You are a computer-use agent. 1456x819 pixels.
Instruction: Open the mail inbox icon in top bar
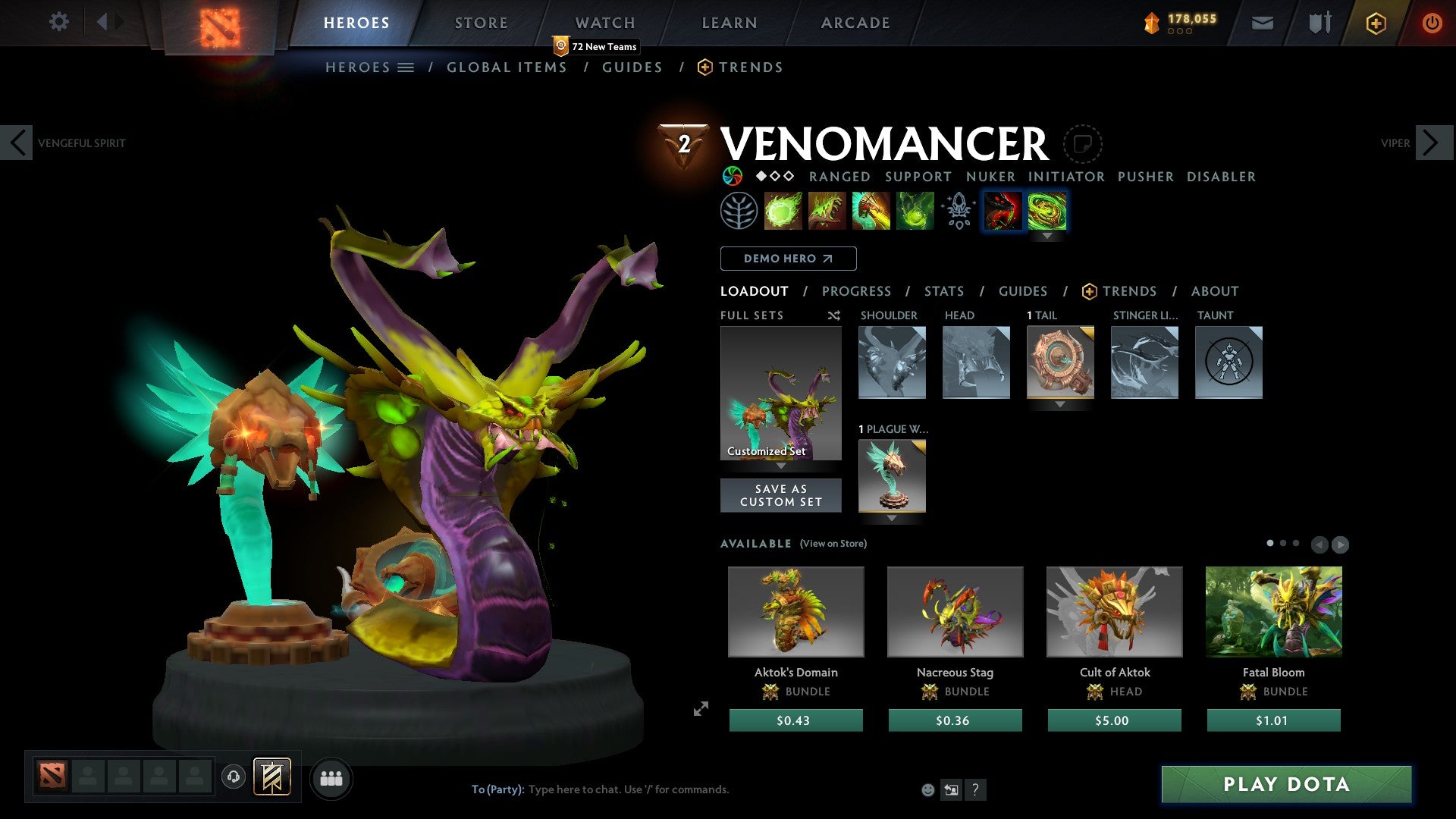tap(1263, 23)
